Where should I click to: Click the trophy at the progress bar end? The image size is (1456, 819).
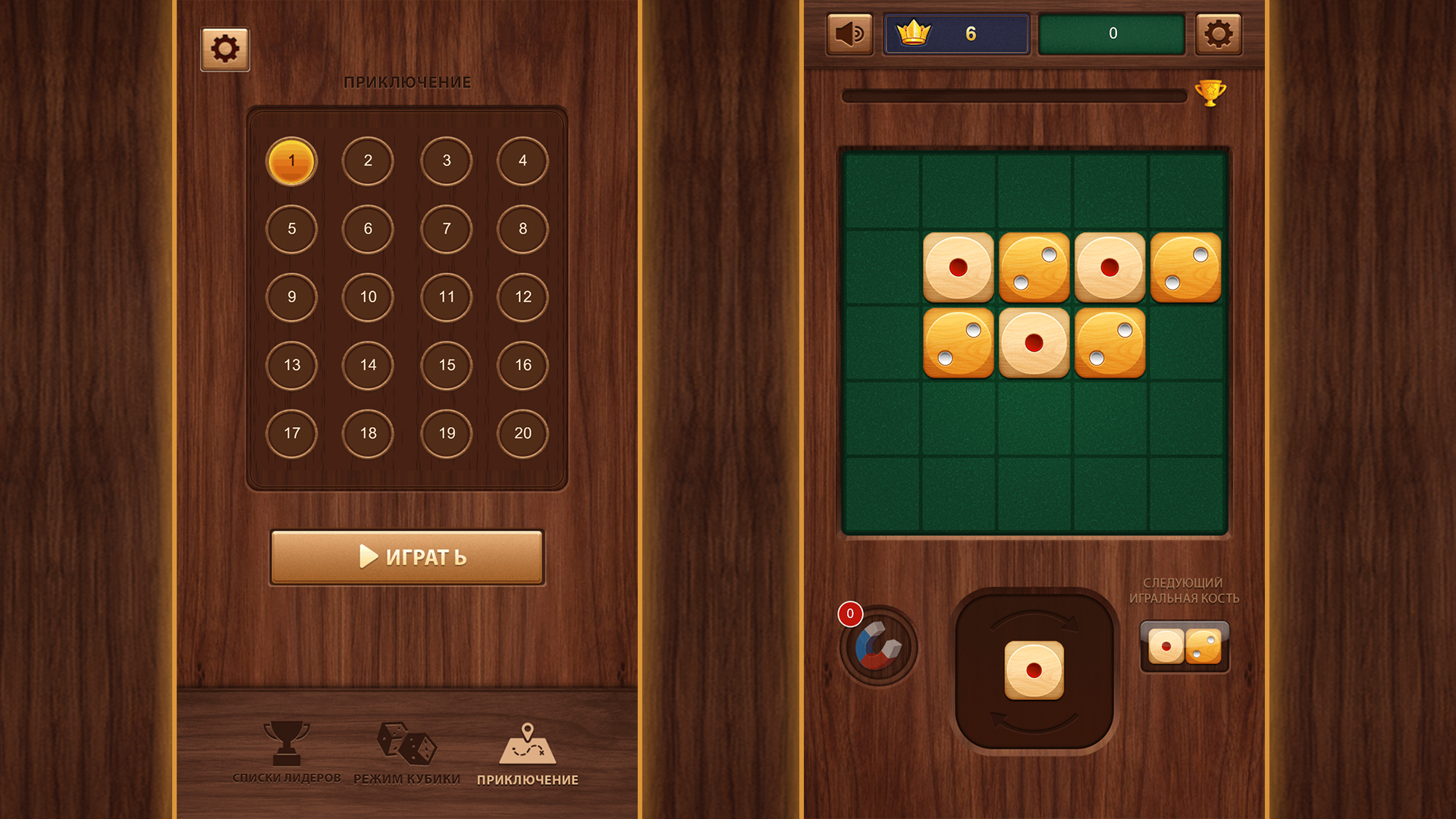pyautogui.click(x=1211, y=91)
